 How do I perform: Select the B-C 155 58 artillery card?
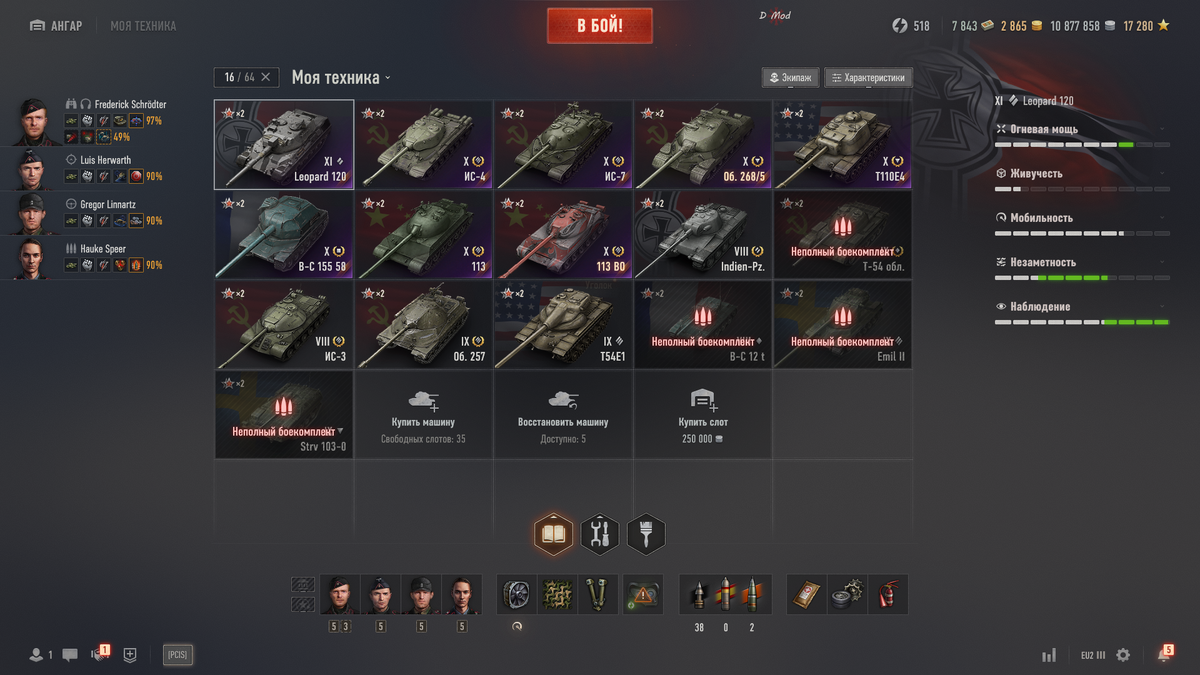[x=283, y=235]
